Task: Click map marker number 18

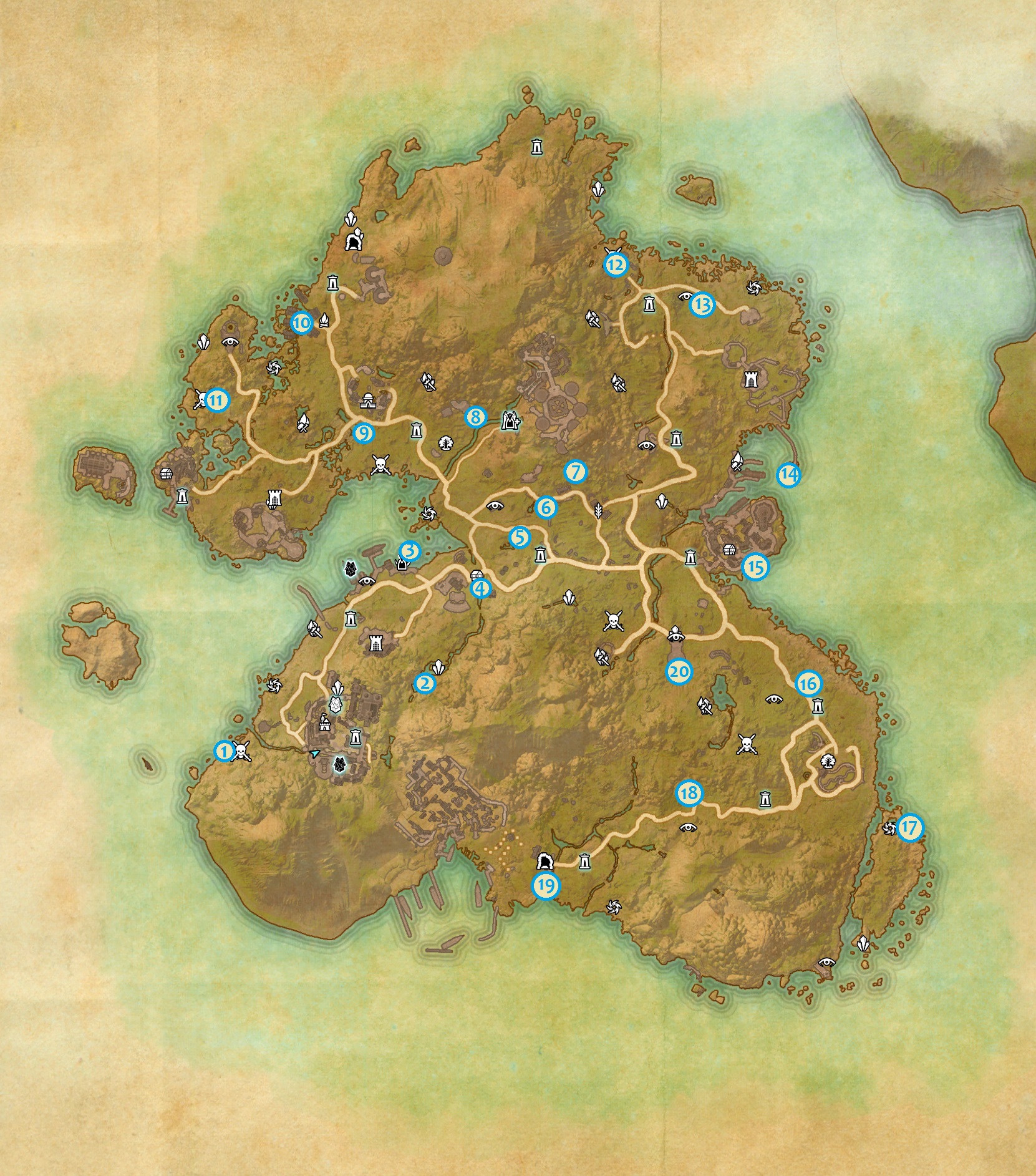Action: pos(689,794)
